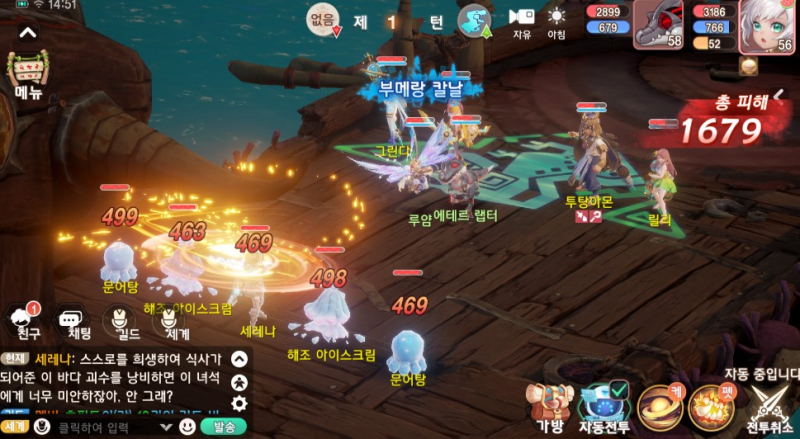Select the character's swirling planet skill
Image resolution: width=800 pixels, height=439 pixels.
(660, 405)
